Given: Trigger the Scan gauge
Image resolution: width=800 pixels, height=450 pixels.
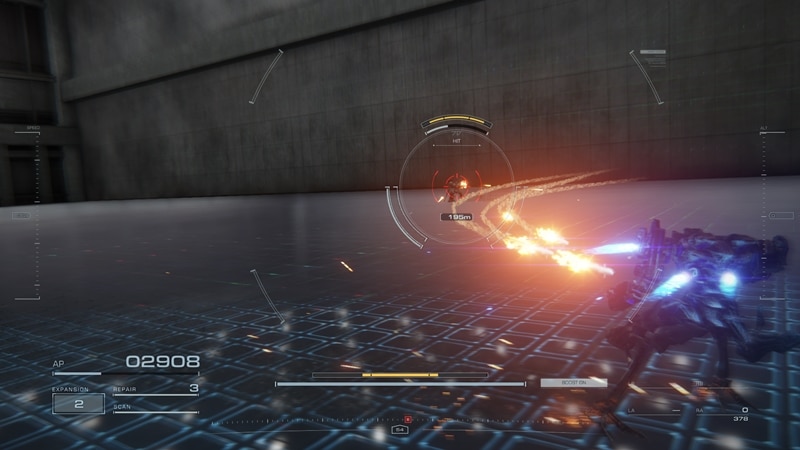Looking at the screenshot, I should point(155,410).
